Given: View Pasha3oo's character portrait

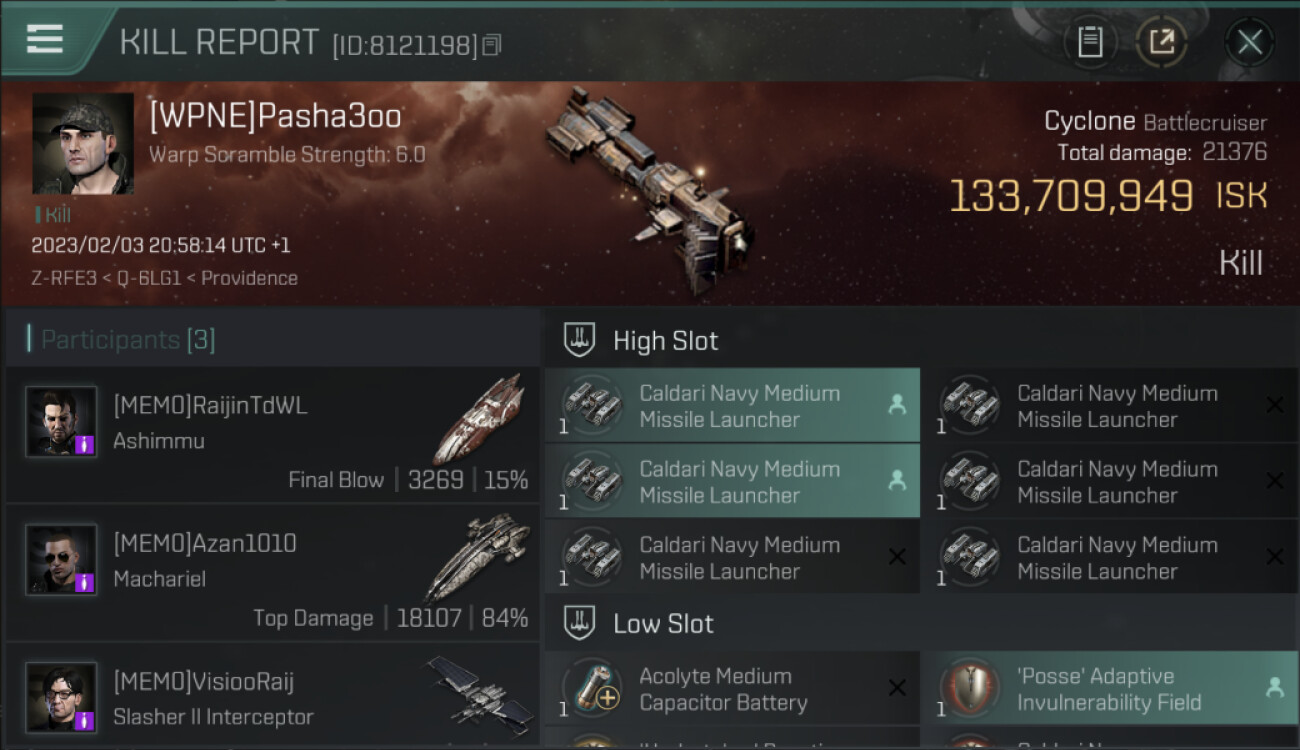Looking at the screenshot, I should (83, 144).
